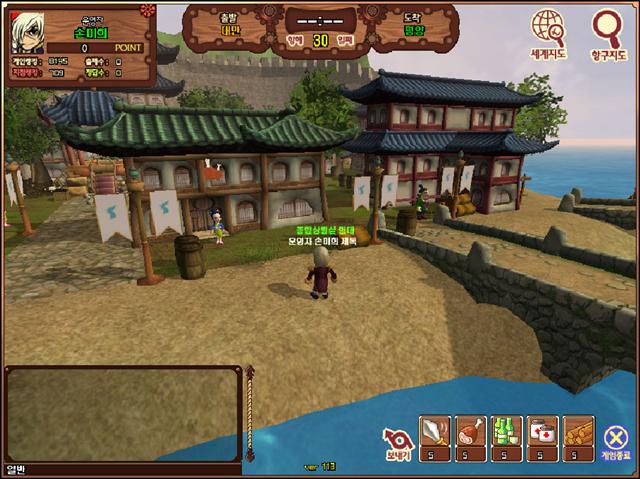640x479 pixels.
Task: Click the player character portrait
Action: (30, 31)
